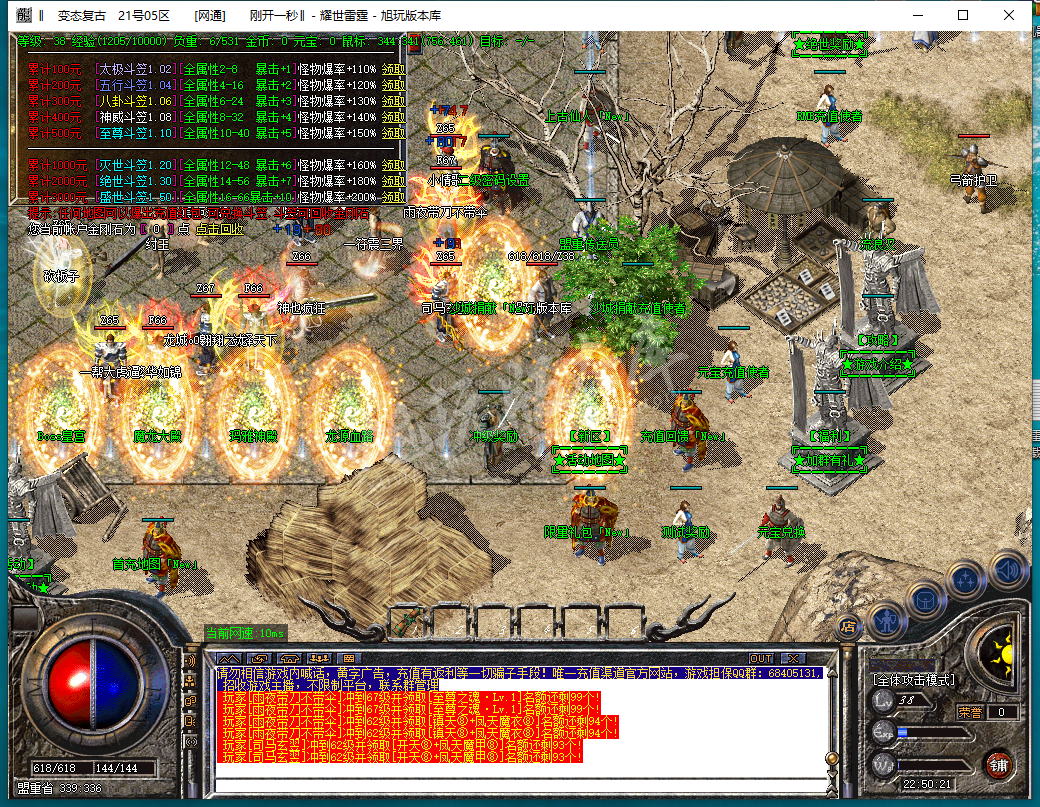Open the 铺 stall button

998,765
